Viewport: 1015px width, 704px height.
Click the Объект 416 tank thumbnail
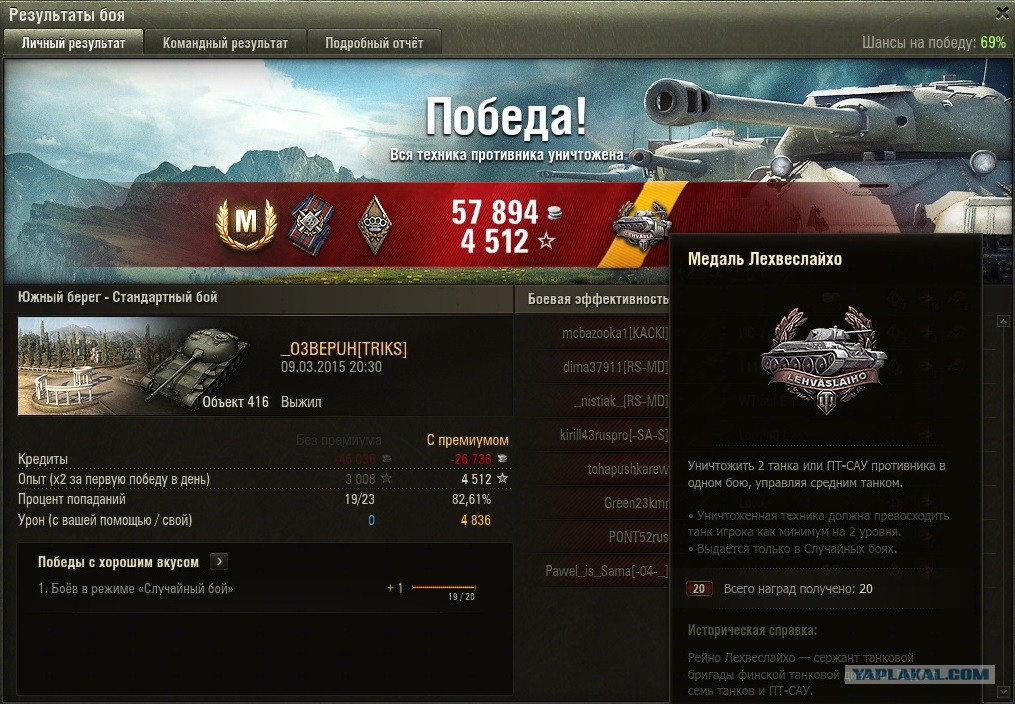click(143, 365)
